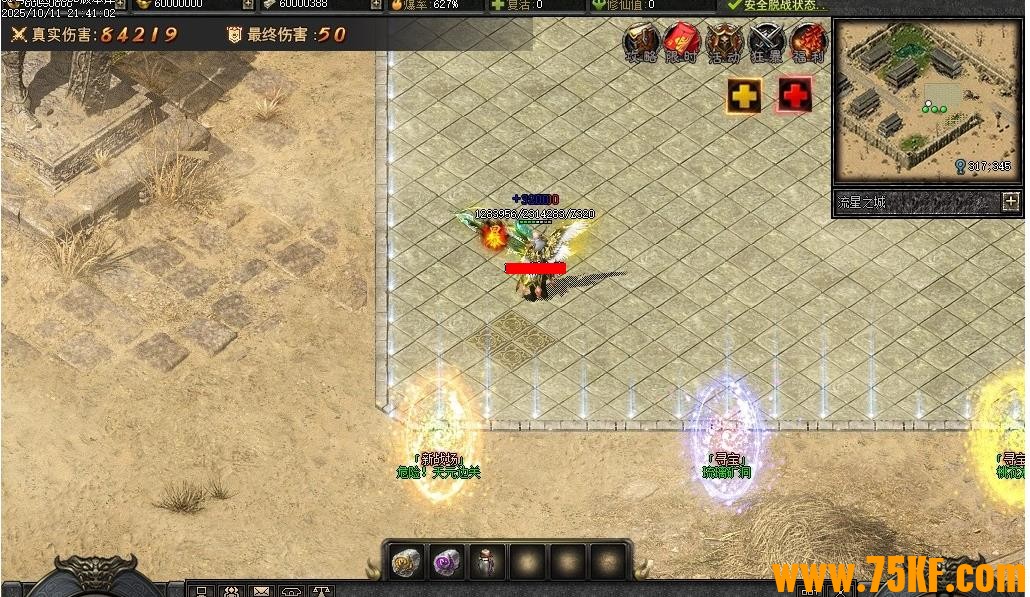Toggle the 安全脱战状态 status indicator
Image resolution: width=1030 pixels, height=597 pixels.
coord(777,5)
